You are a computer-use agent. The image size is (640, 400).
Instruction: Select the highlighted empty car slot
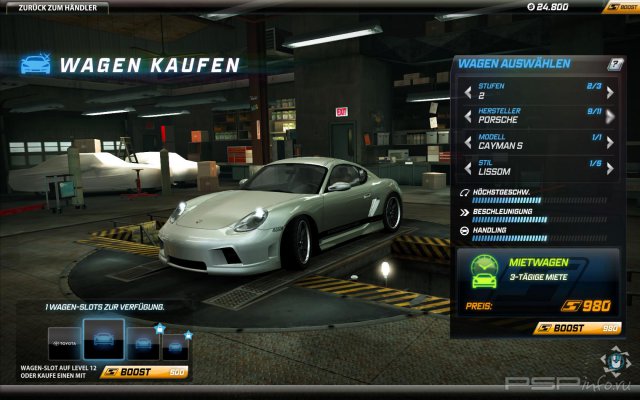coord(103,341)
